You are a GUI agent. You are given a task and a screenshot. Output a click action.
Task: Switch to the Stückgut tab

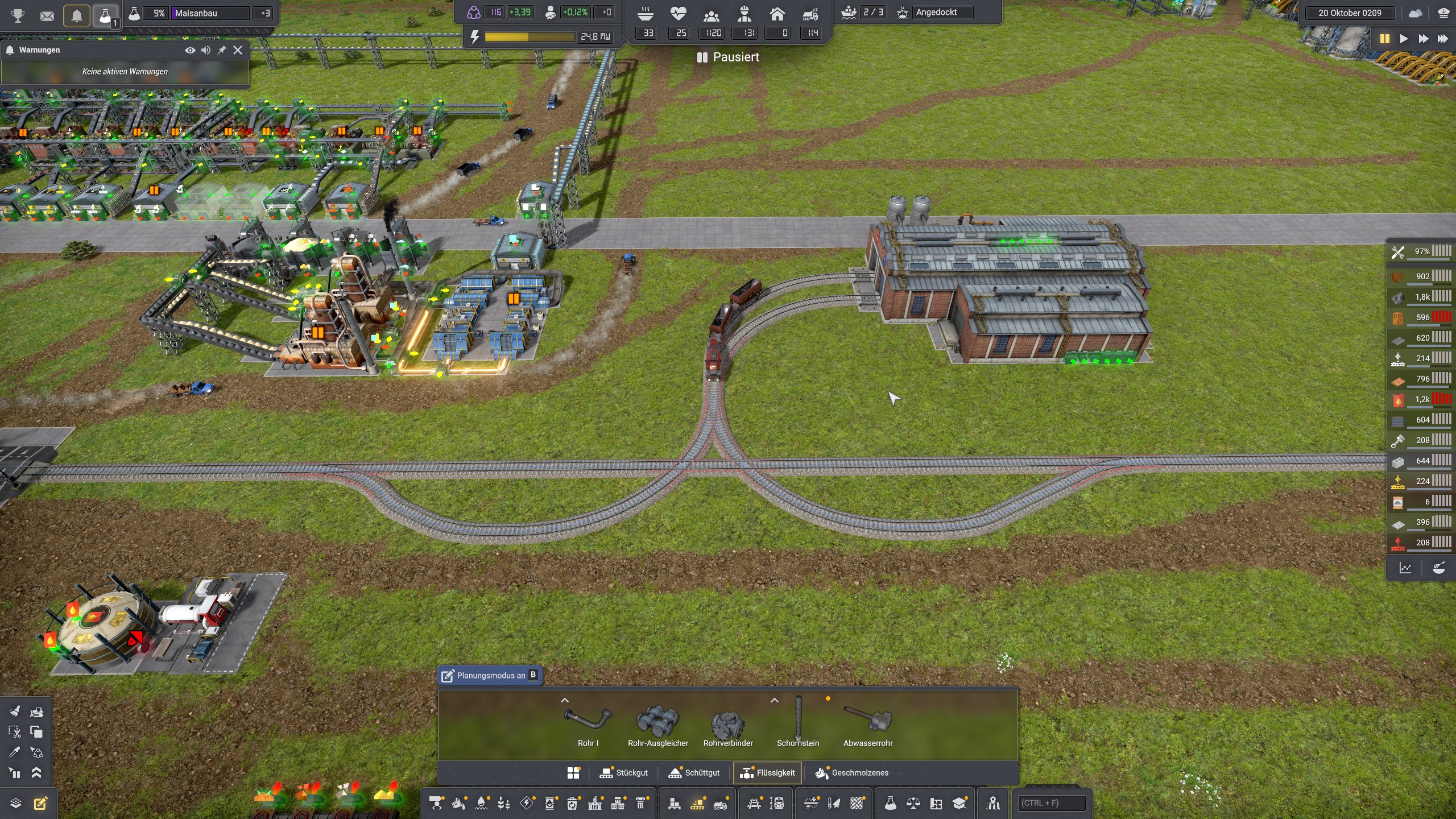(x=624, y=772)
